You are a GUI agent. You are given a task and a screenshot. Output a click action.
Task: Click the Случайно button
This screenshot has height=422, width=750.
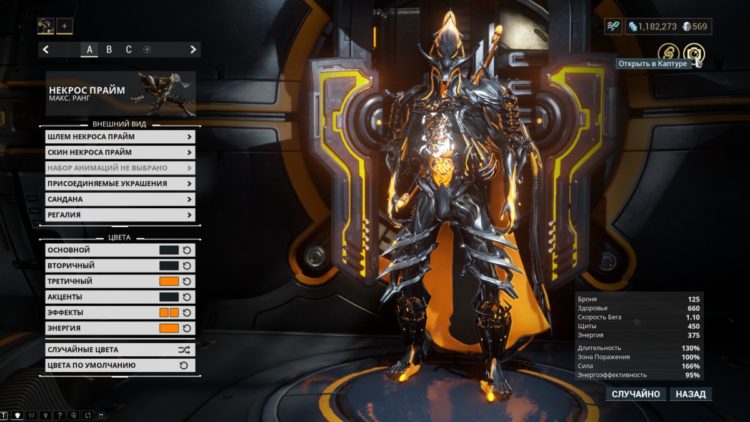[636, 394]
